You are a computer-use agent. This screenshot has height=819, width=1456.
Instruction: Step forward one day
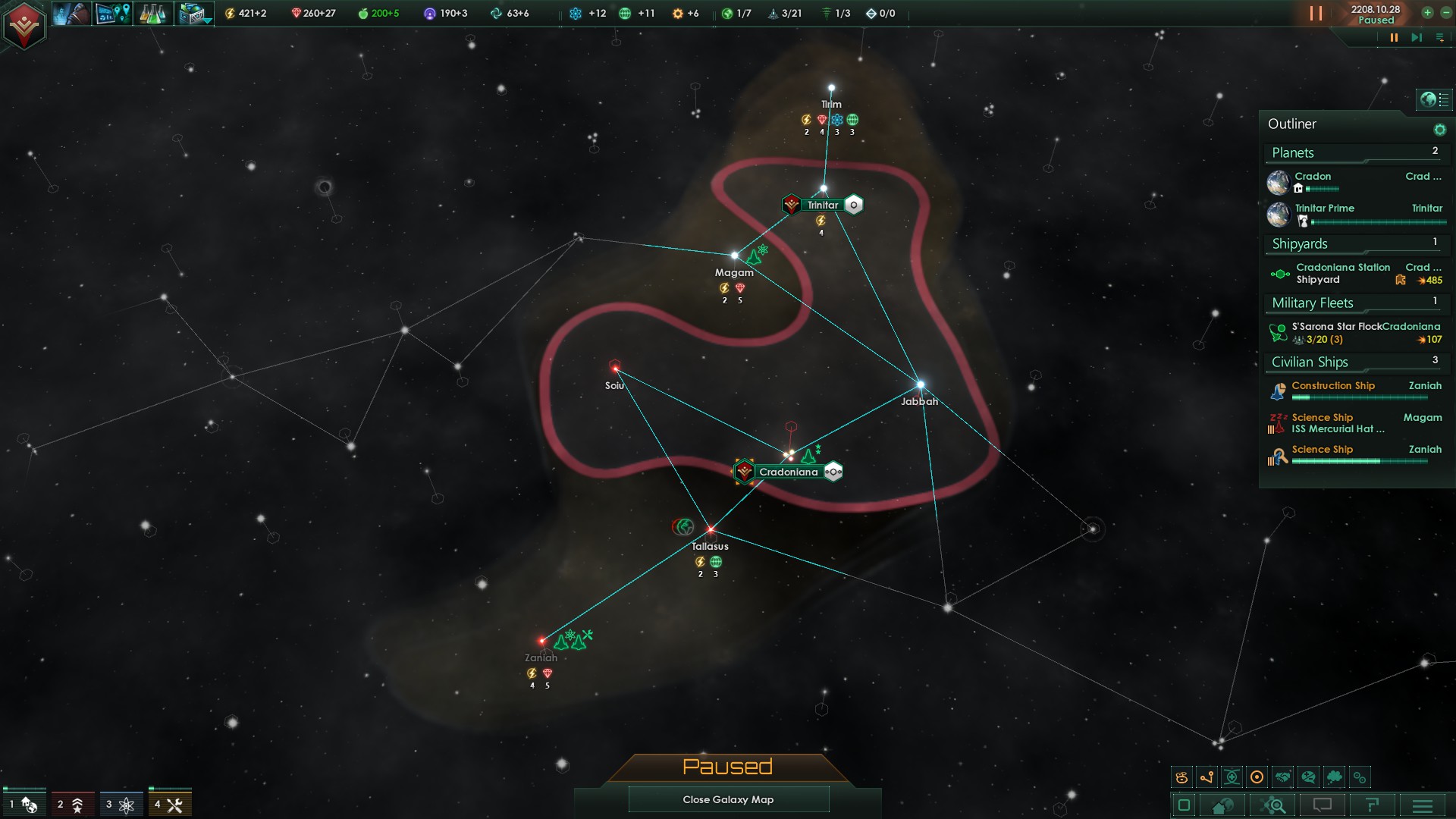pyautogui.click(x=1416, y=37)
